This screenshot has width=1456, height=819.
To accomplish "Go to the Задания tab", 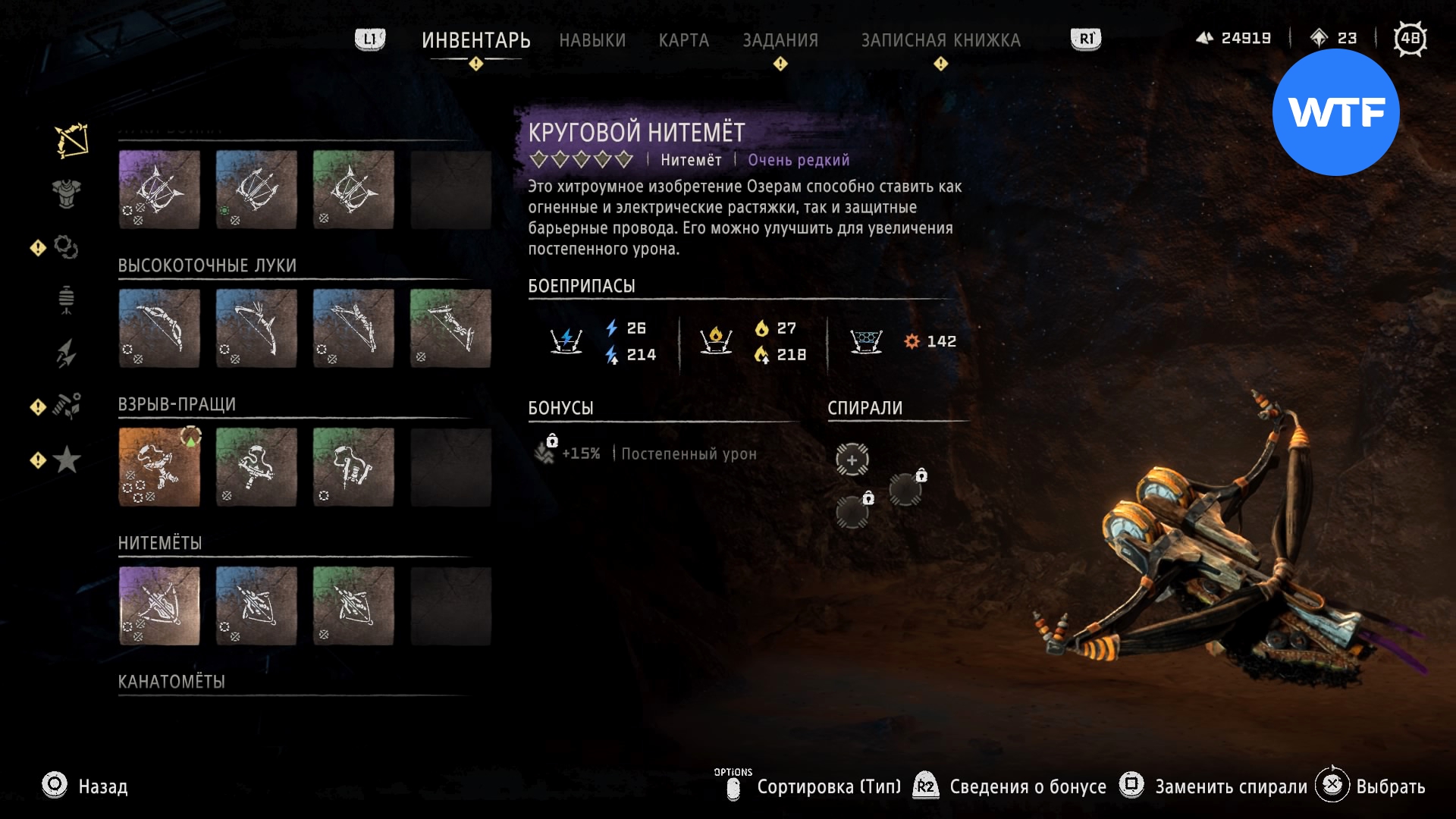I will tap(780, 40).
